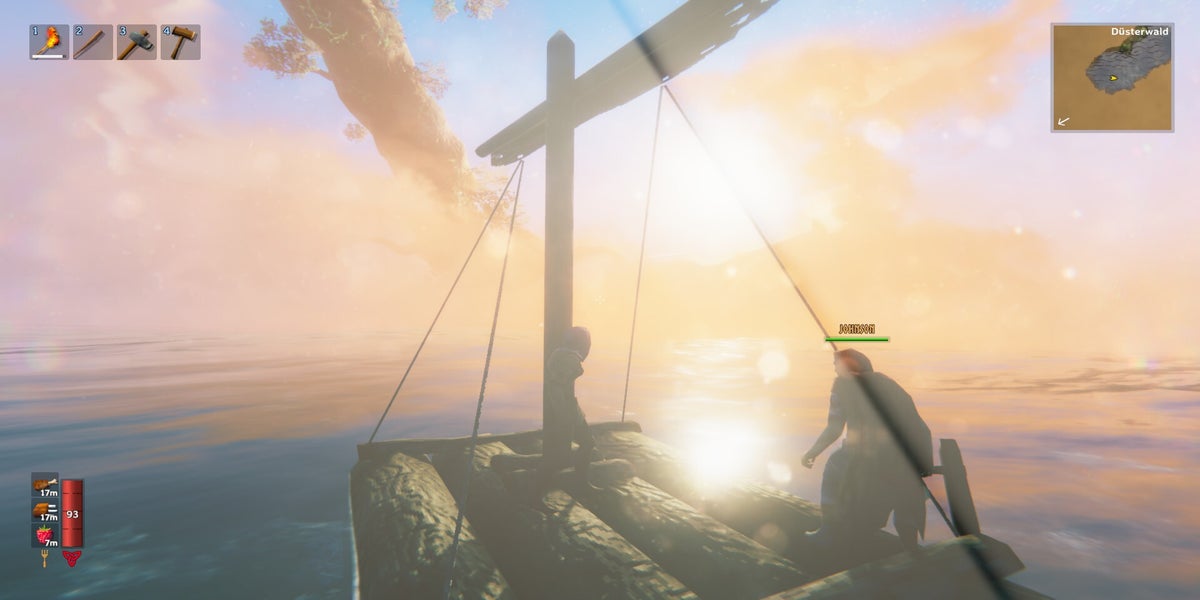
Task: Select the torch in hotbar slot 1
Action: point(49,42)
